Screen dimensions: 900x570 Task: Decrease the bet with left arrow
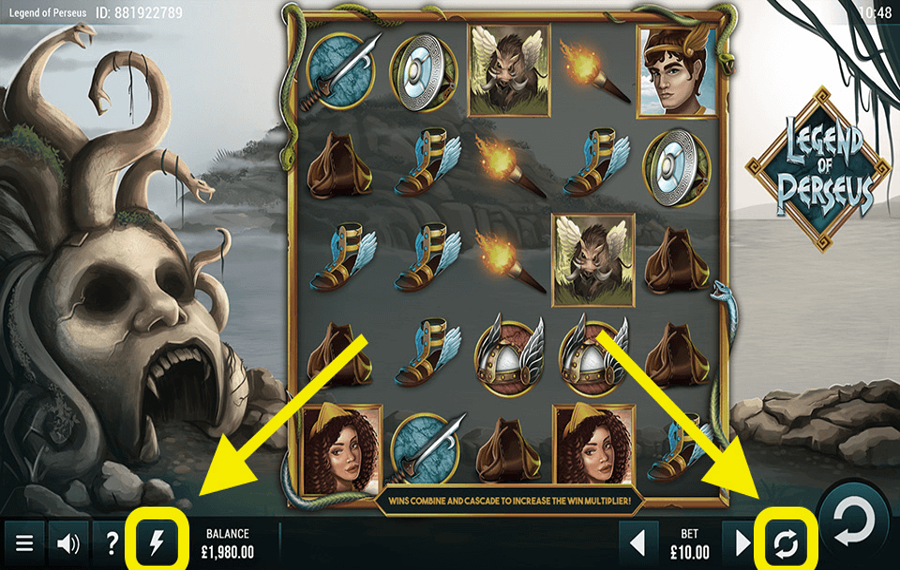coord(637,544)
